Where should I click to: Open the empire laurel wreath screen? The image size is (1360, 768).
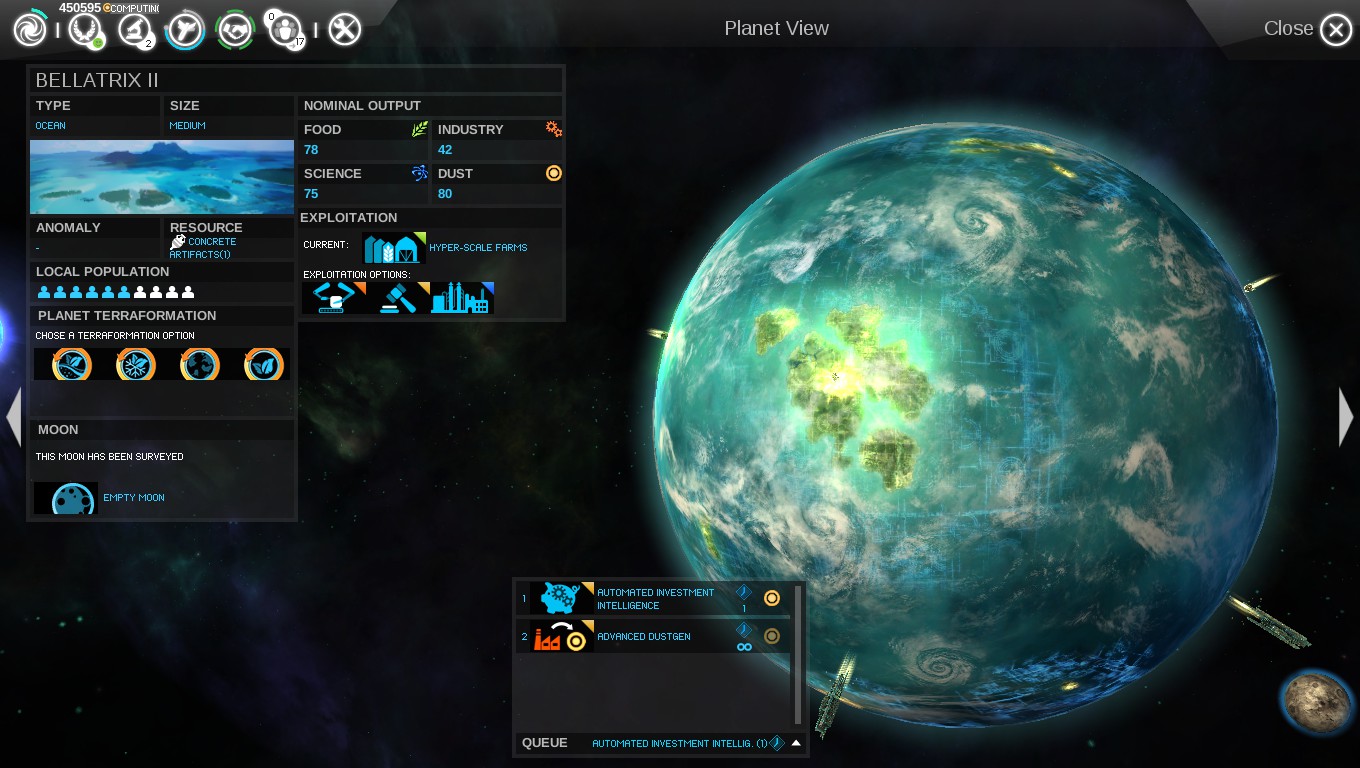coord(85,30)
